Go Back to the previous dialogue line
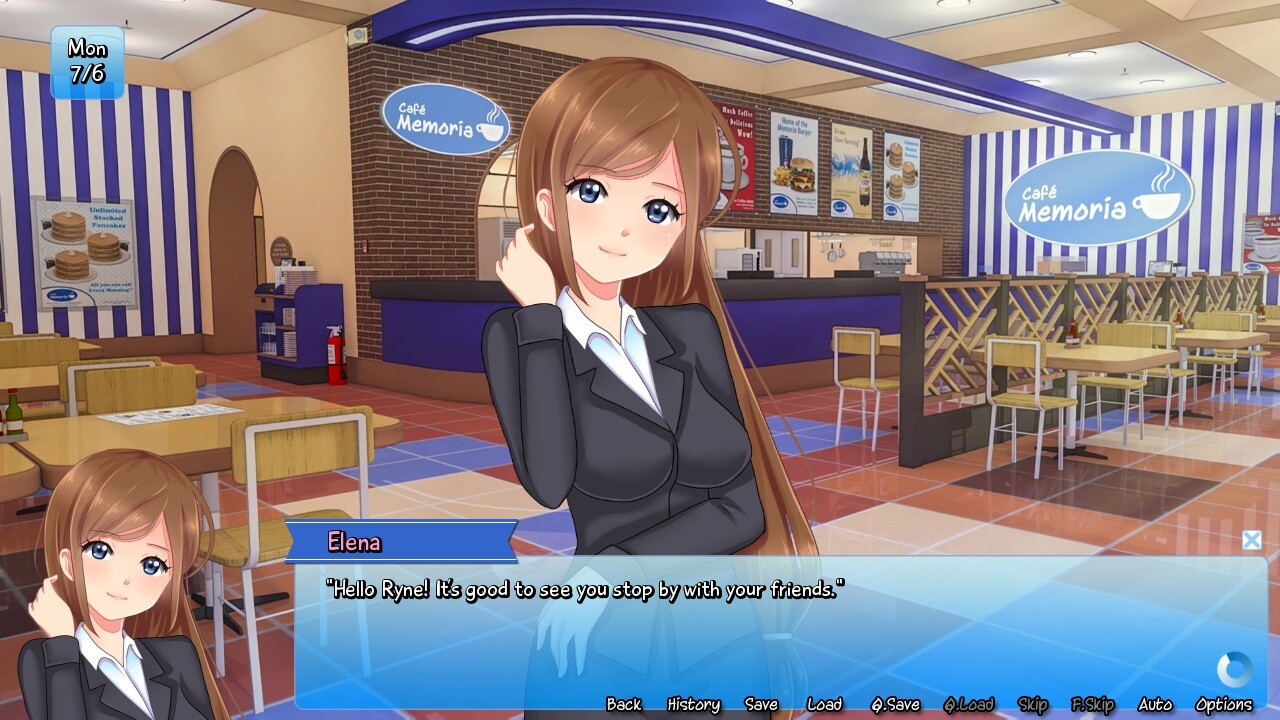This screenshot has height=720, width=1280. click(624, 704)
